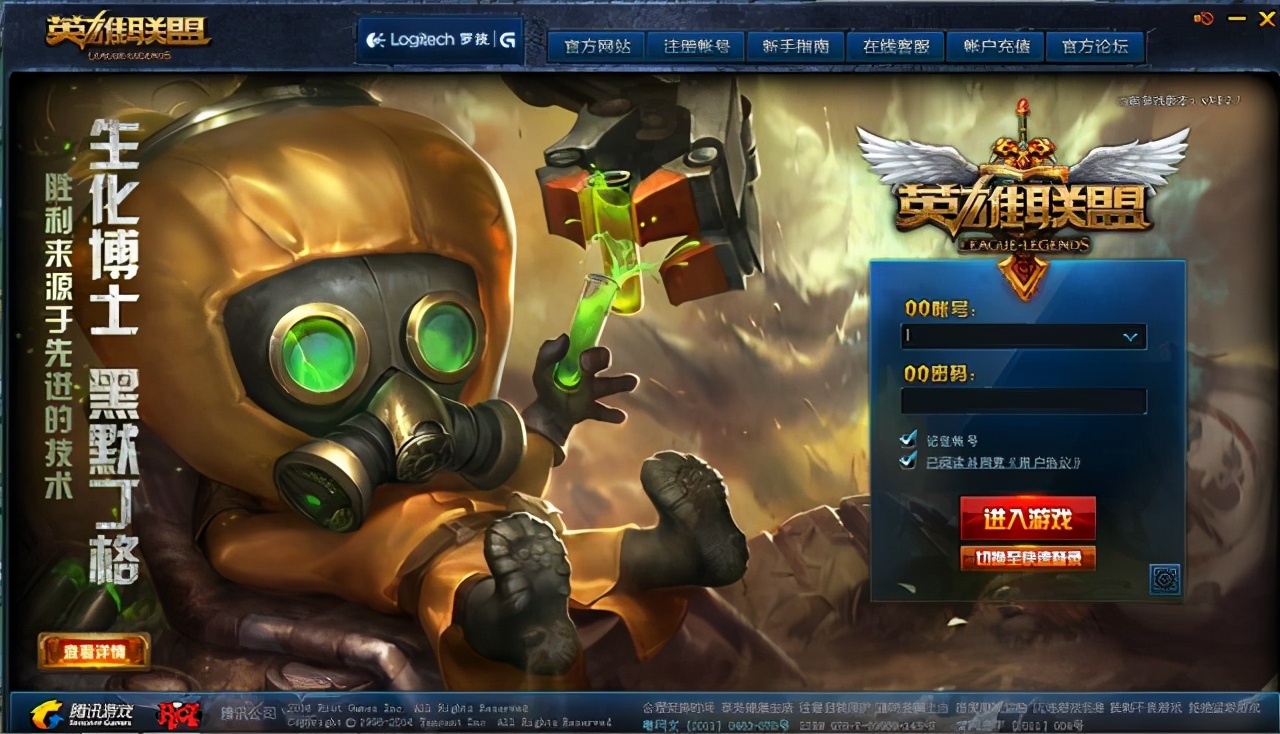The image size is (1280, 734).
Task: Click inside the QQ密码 password input field
Action: pos(1022,400)
